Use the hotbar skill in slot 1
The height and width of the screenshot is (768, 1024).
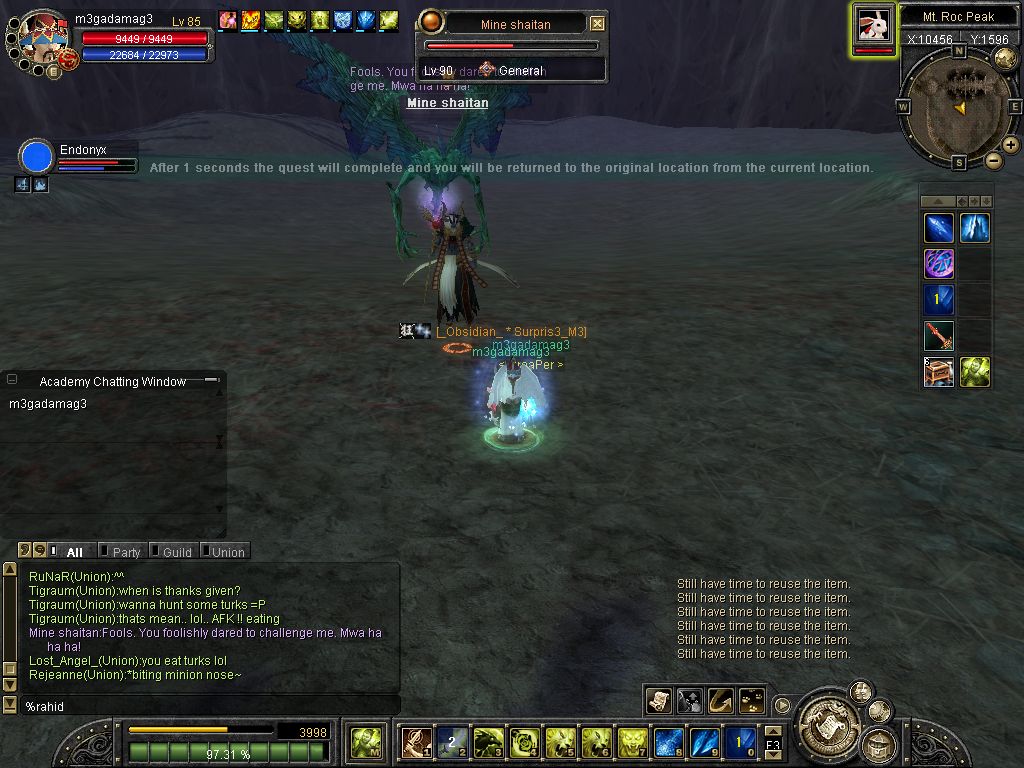416,742
